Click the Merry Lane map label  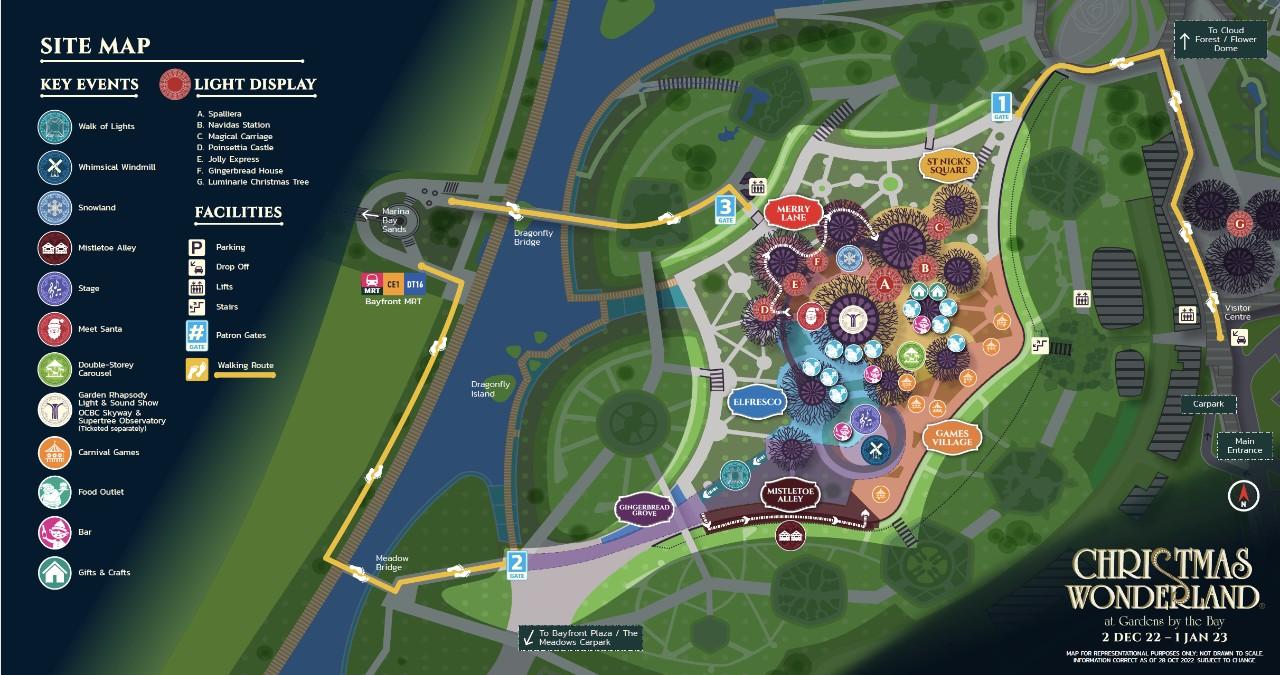(792, 211)
